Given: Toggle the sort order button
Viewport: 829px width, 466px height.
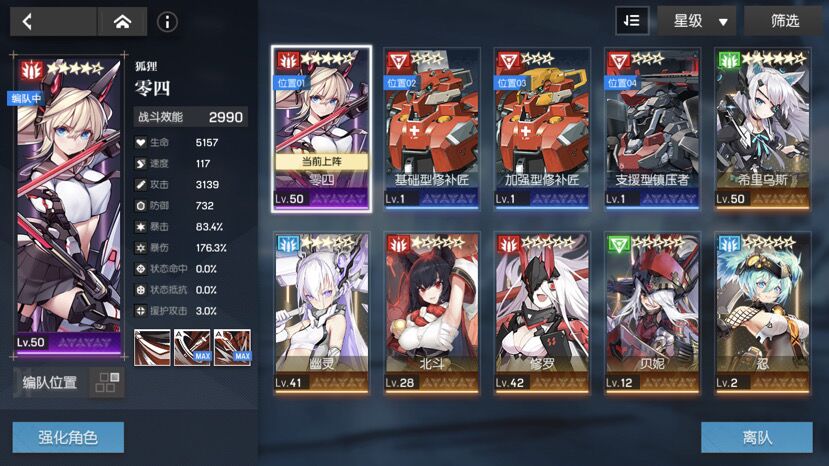Looking at the screenshot, I should click(x=632, y=20).
